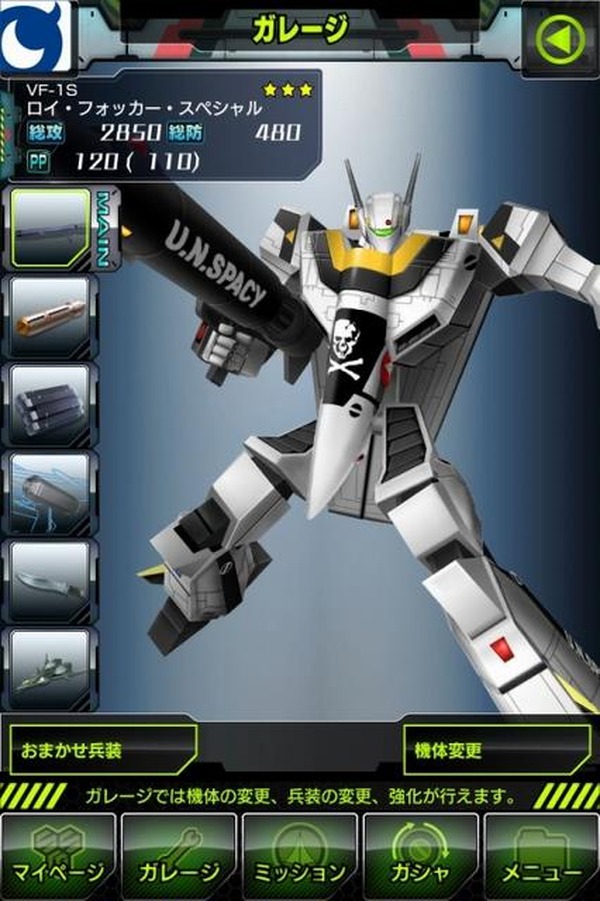The image size is (600, 901).
Task: Open the ガレージ tab in the bottom bar
Action: (178, 857)
